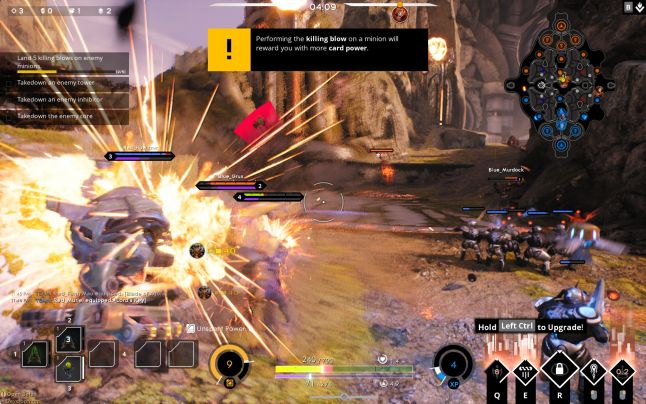Click the yellow exclamation tutorial tip icon
This screenshot has height=404, width=646.
(x=229, y=49)
